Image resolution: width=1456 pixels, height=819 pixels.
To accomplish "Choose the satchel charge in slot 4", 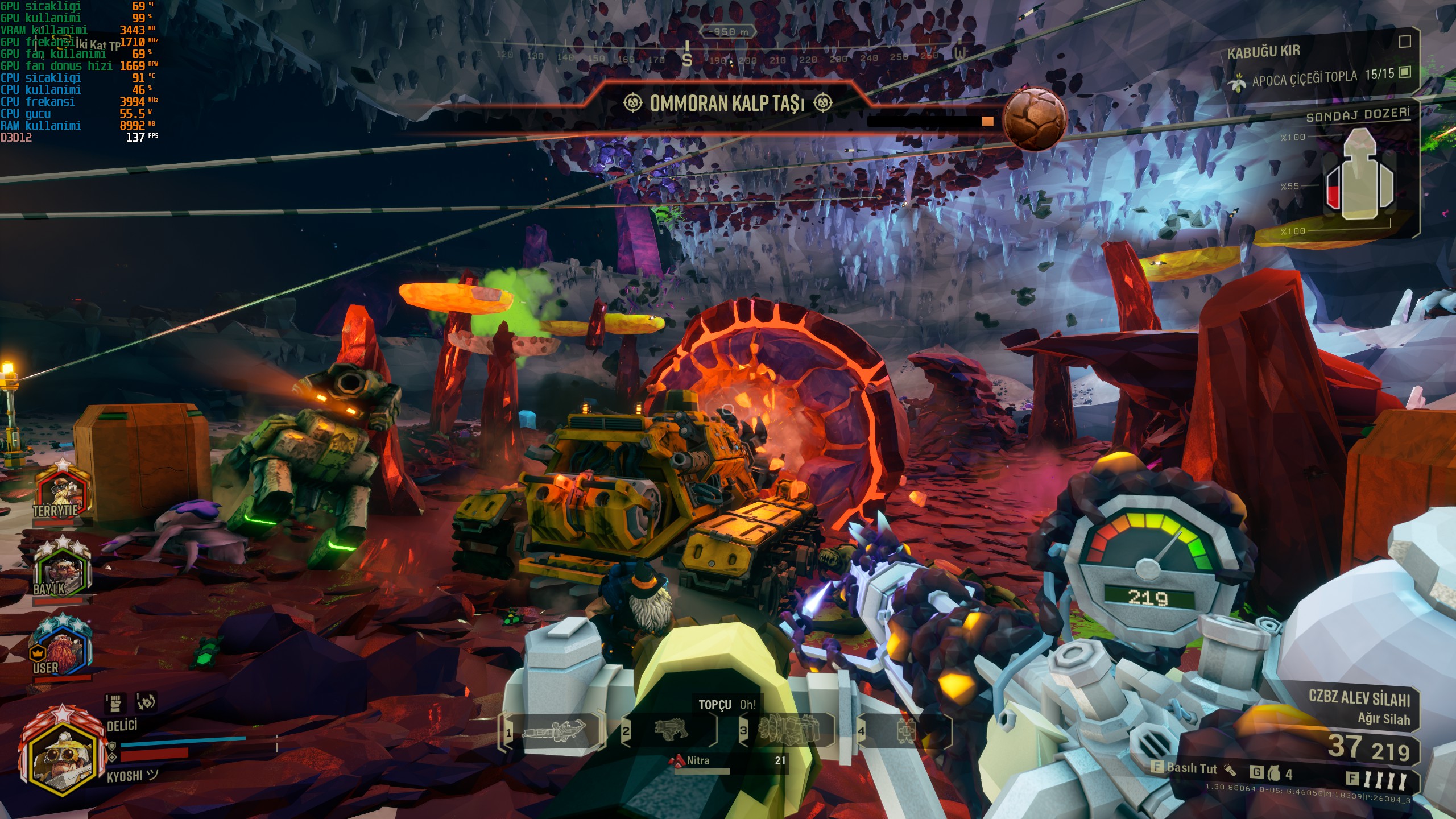I will point(905,730).
